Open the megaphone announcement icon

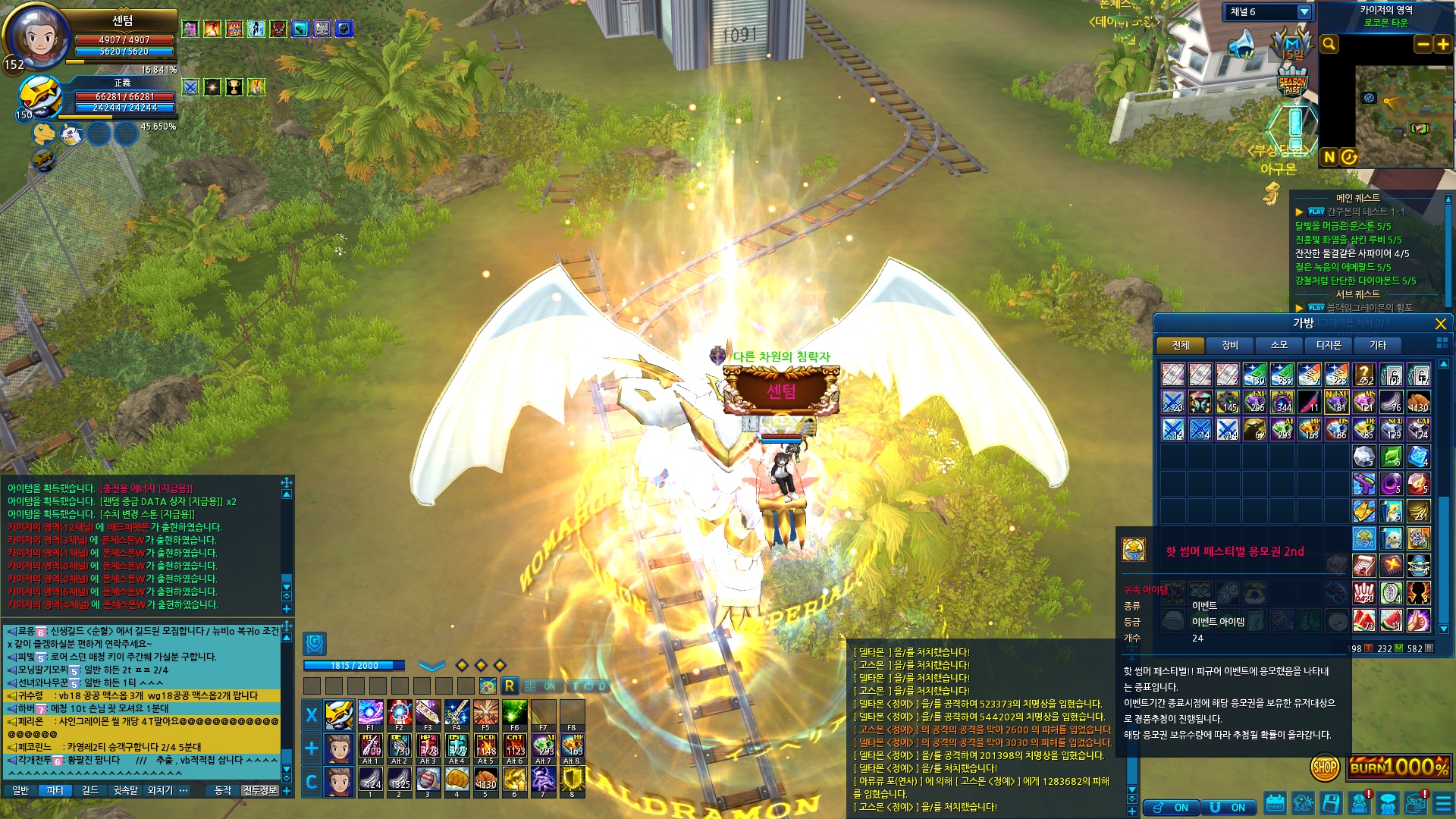[1241, 45]
